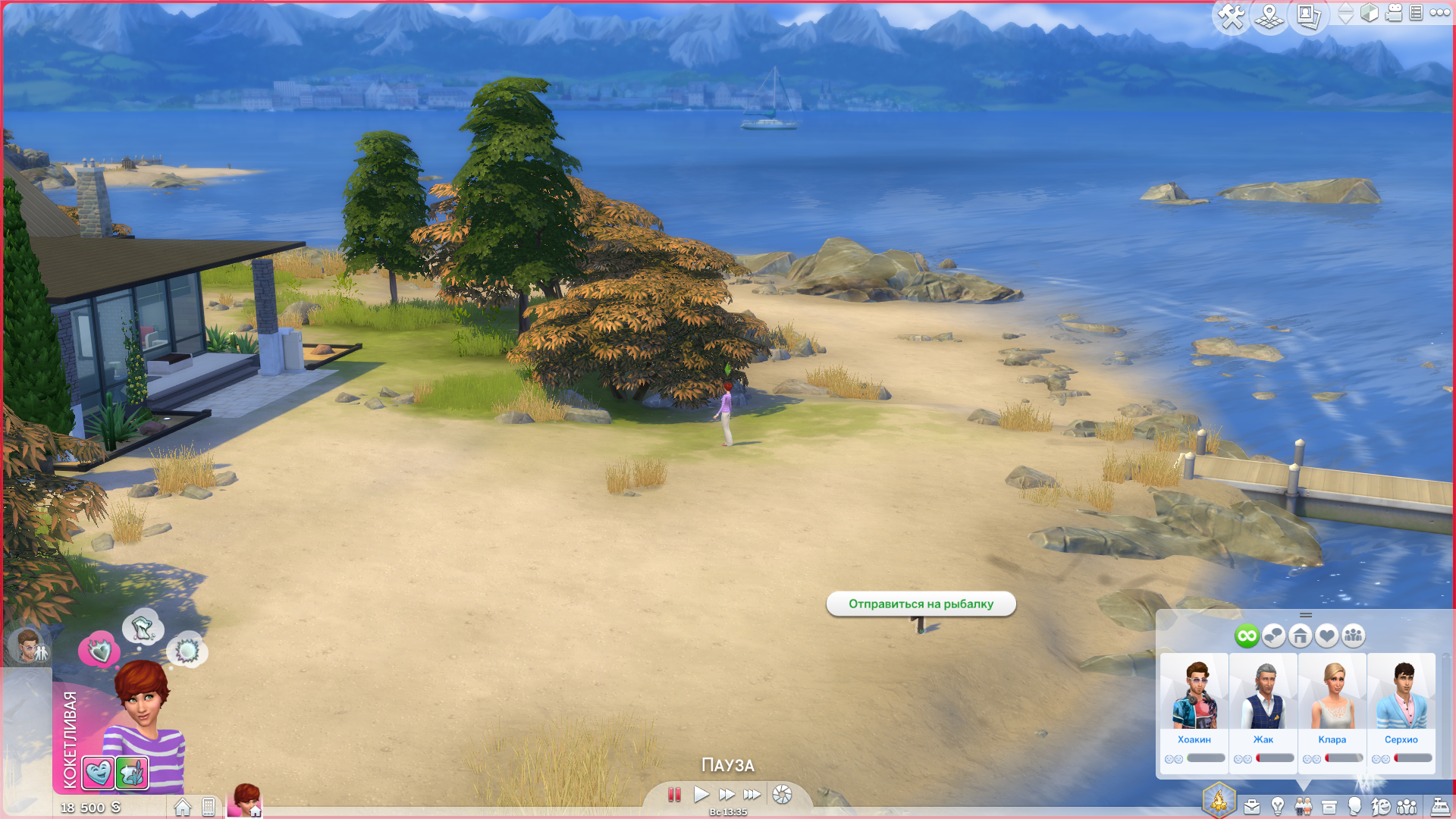
Task: Resume game at normal play speed
Action: [701, 795]
